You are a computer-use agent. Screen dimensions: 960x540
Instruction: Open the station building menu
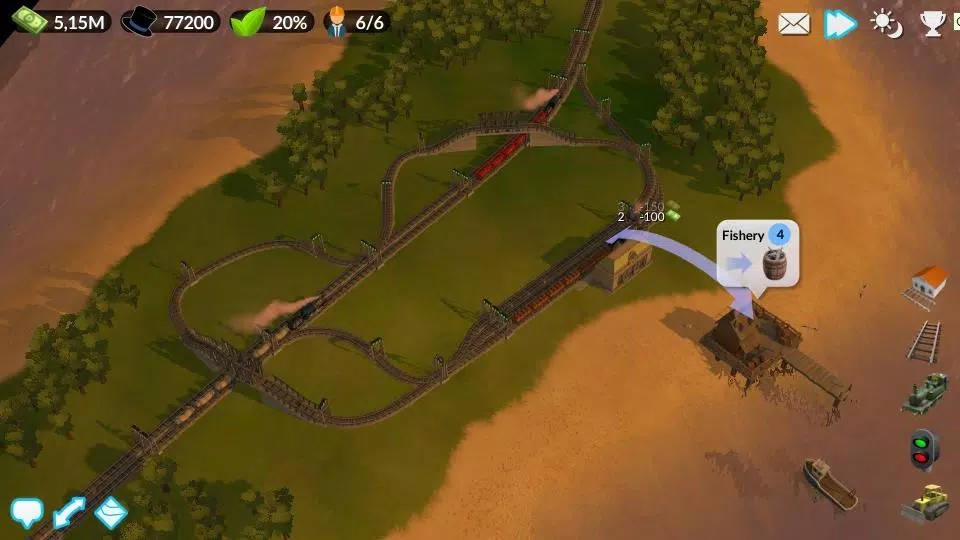(x=928, y=285)
